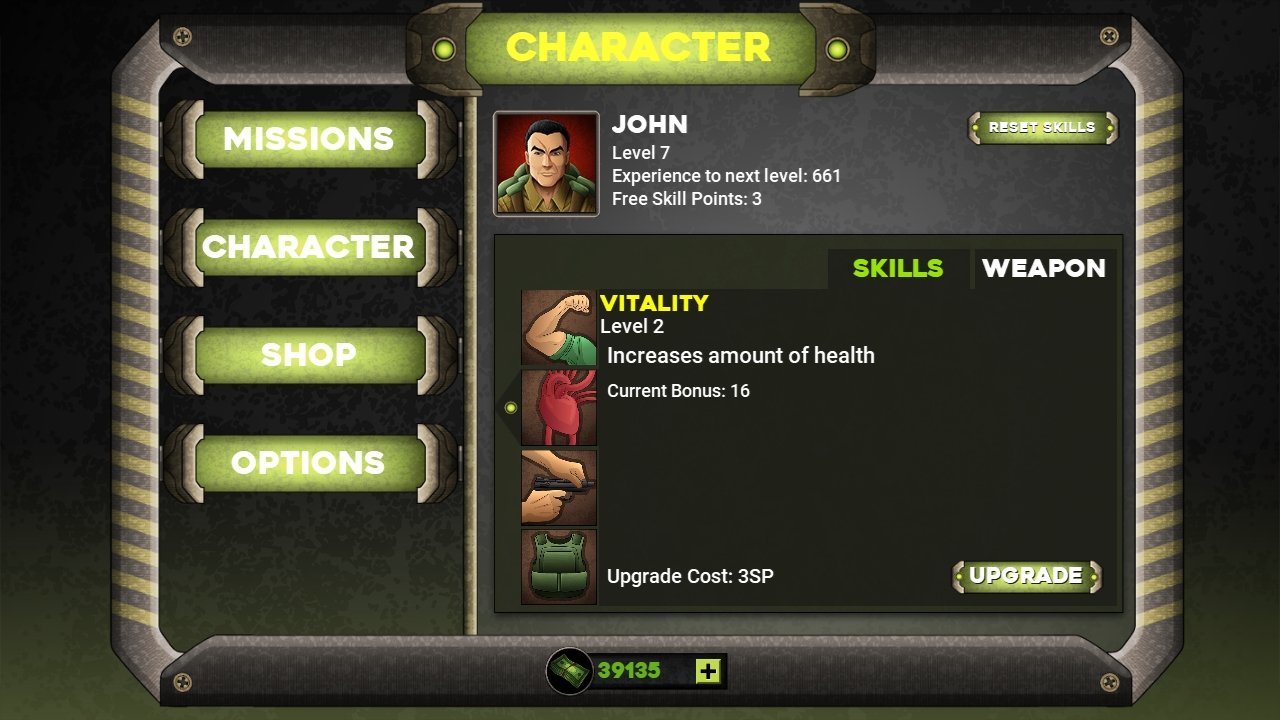Go to the Shop menu
The width and height of the screenshot is (1280, 720).
tap(309, 355)
